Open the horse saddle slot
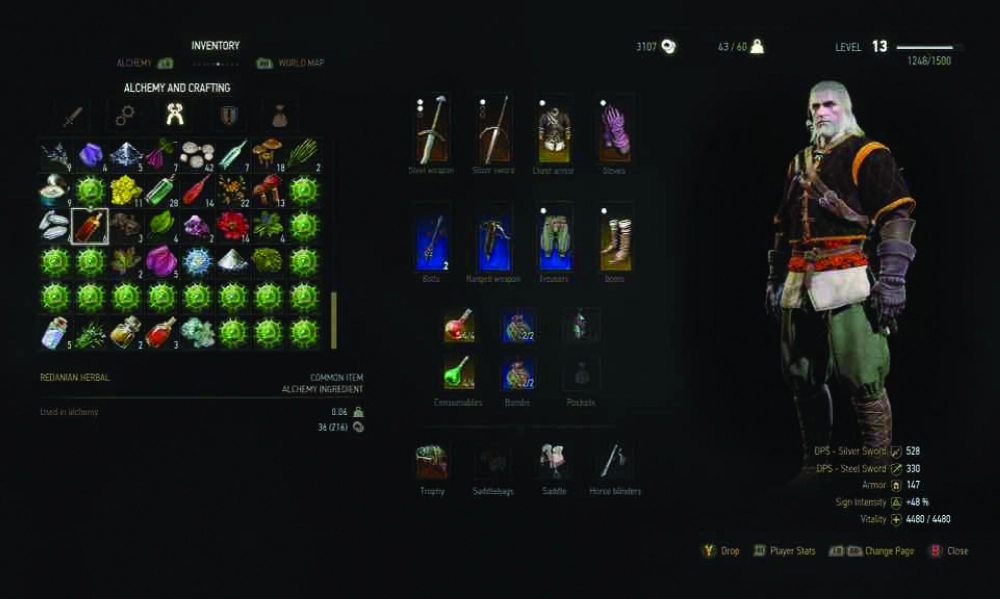 pos(553,461)
